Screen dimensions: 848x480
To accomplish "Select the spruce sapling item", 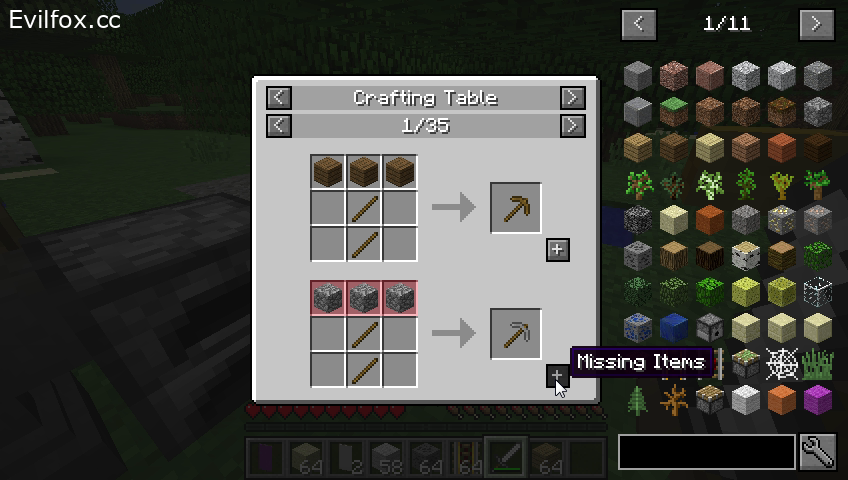I will 674,184.
